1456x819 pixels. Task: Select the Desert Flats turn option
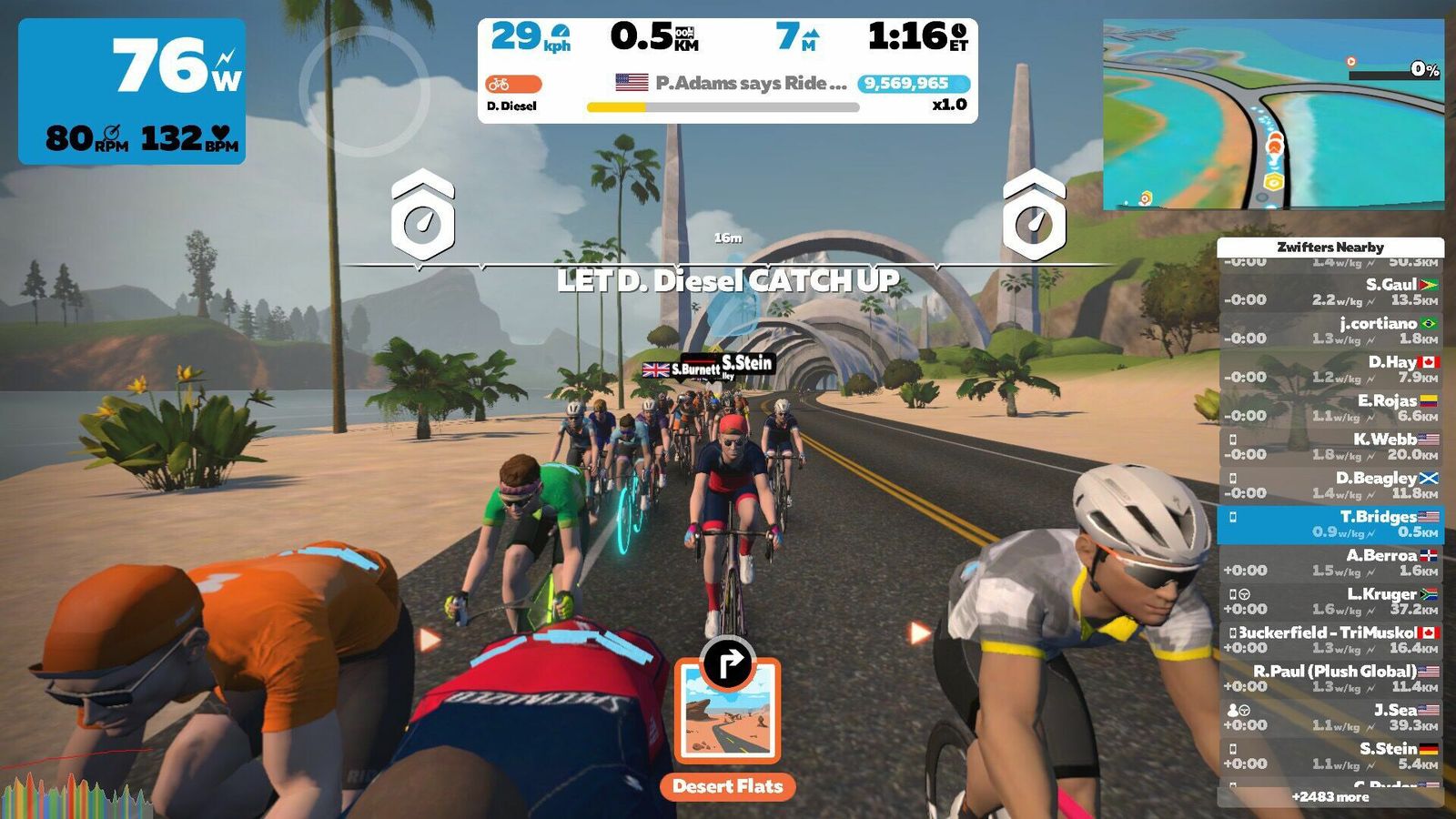pyautogui.click(x=728, y=721)
